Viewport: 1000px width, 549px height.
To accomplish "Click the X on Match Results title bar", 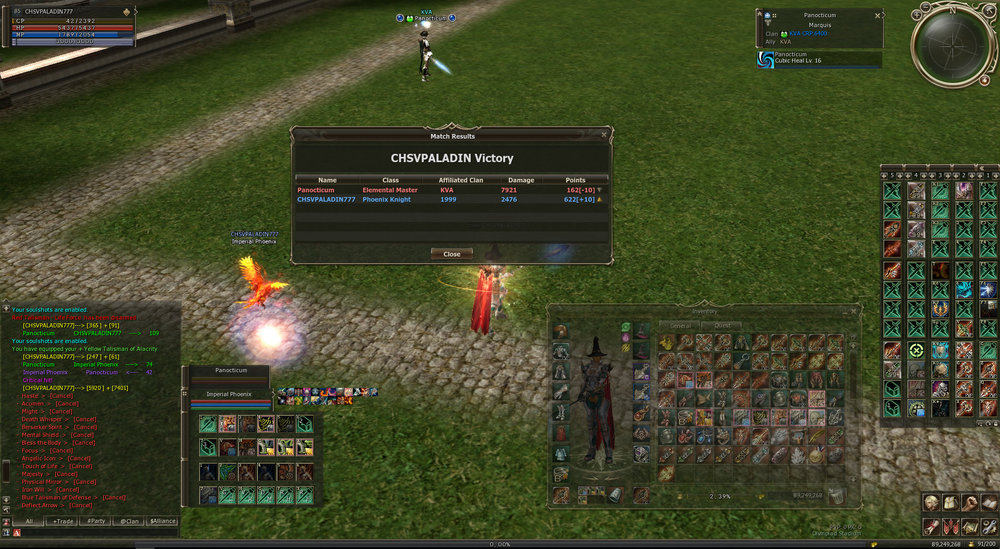I will (x=604, y=134).
